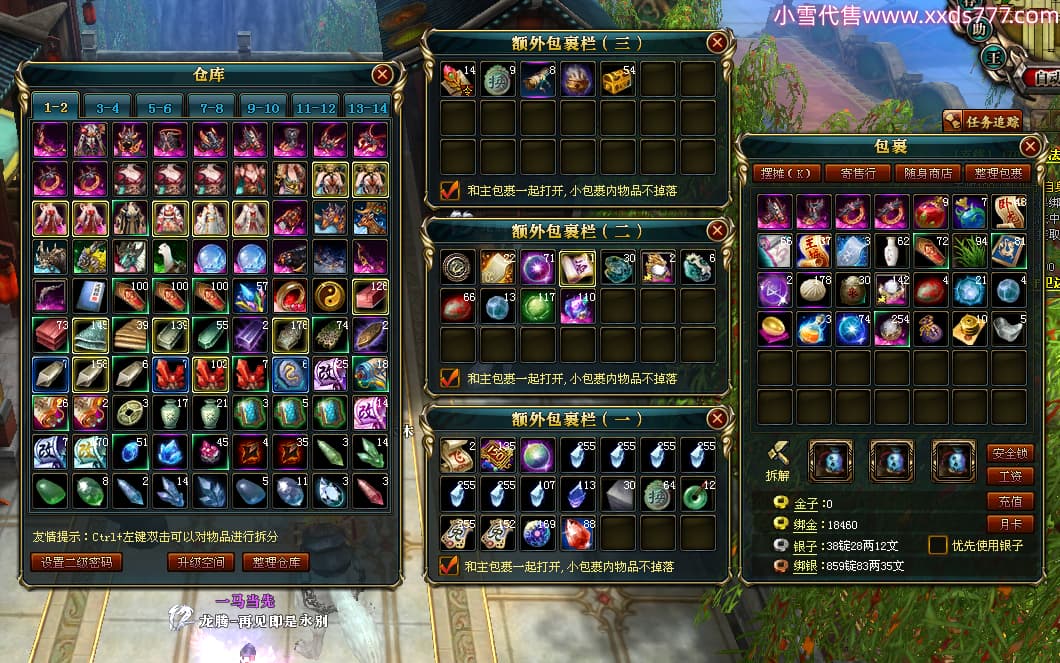This screenshot has width=1060, height=663.
Task: Select the yin-yang item in warehouse
Action: [x=329, y=296]
